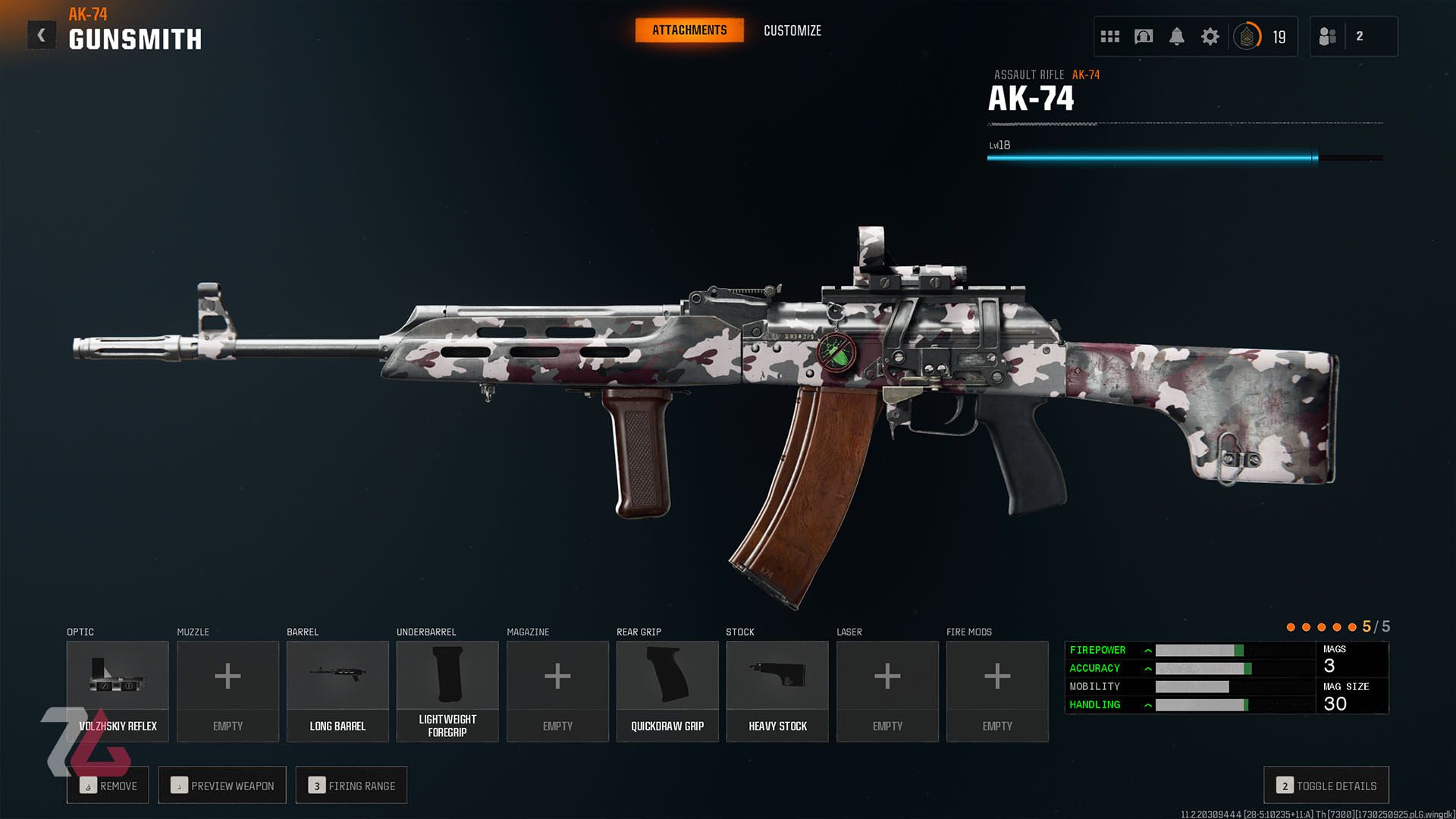Pick the empty Magazine slot

pos(557,690)
